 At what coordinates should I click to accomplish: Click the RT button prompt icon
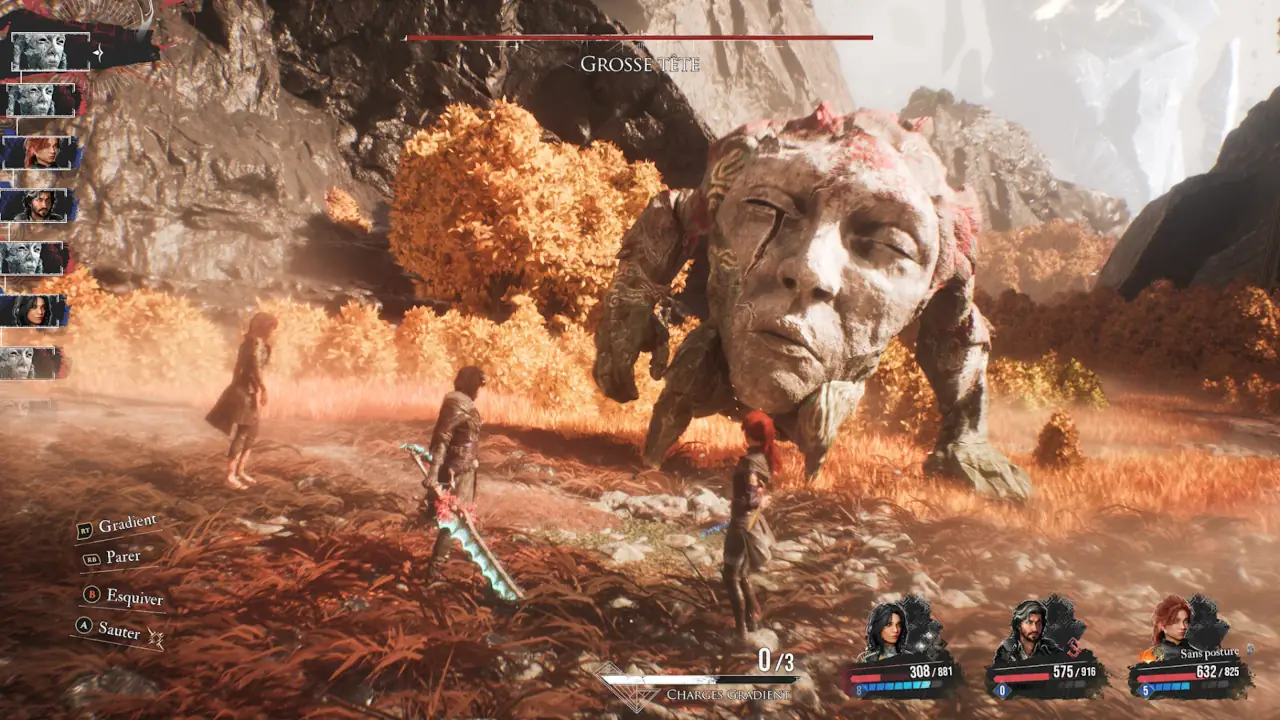coord(87,528)
